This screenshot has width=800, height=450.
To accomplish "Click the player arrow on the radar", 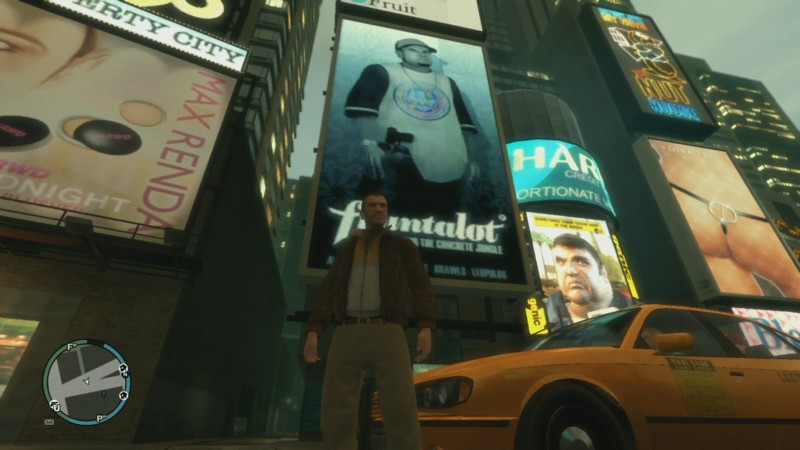I will [x=86, y=381].
